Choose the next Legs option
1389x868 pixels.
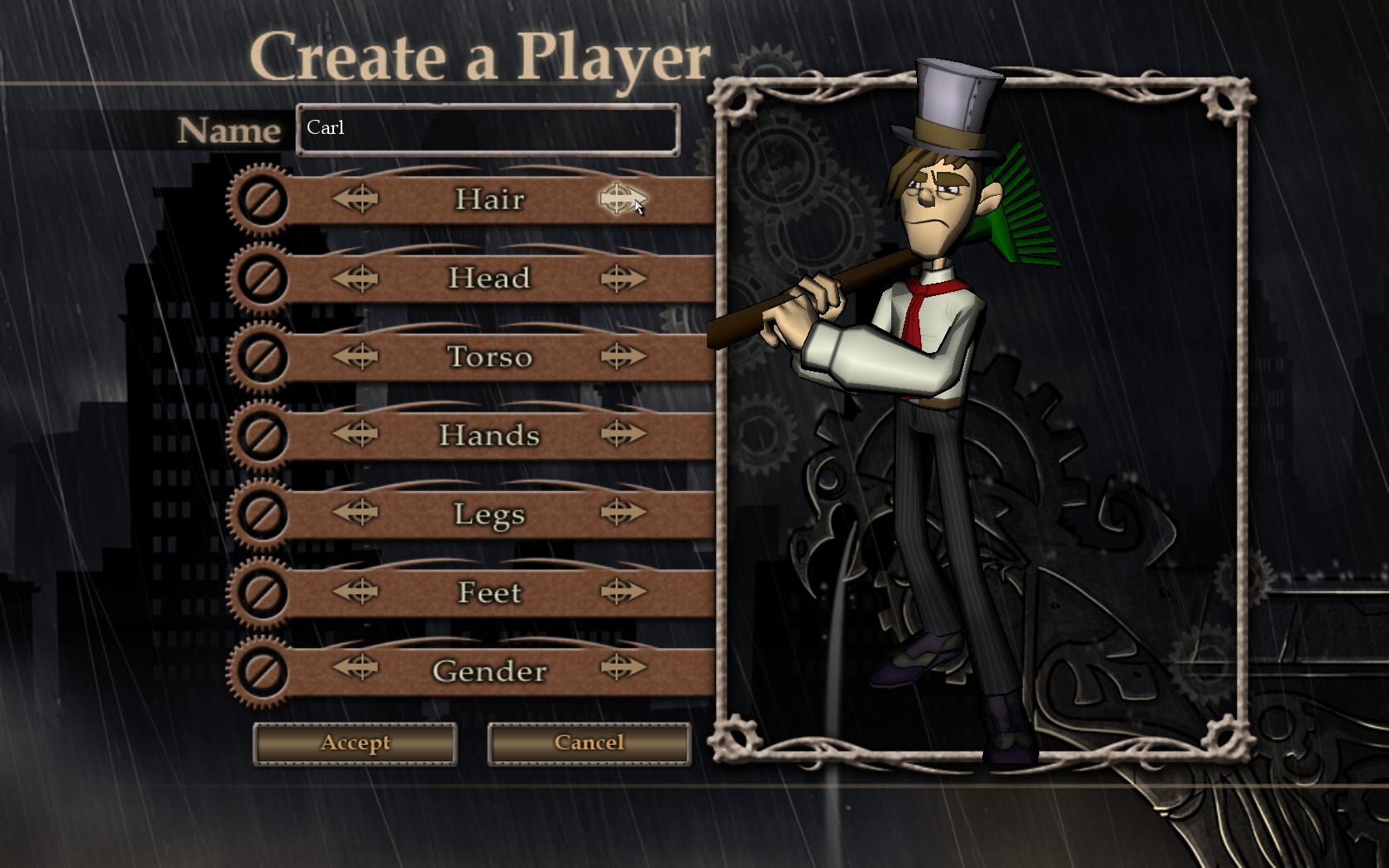(x=622, y=513)
